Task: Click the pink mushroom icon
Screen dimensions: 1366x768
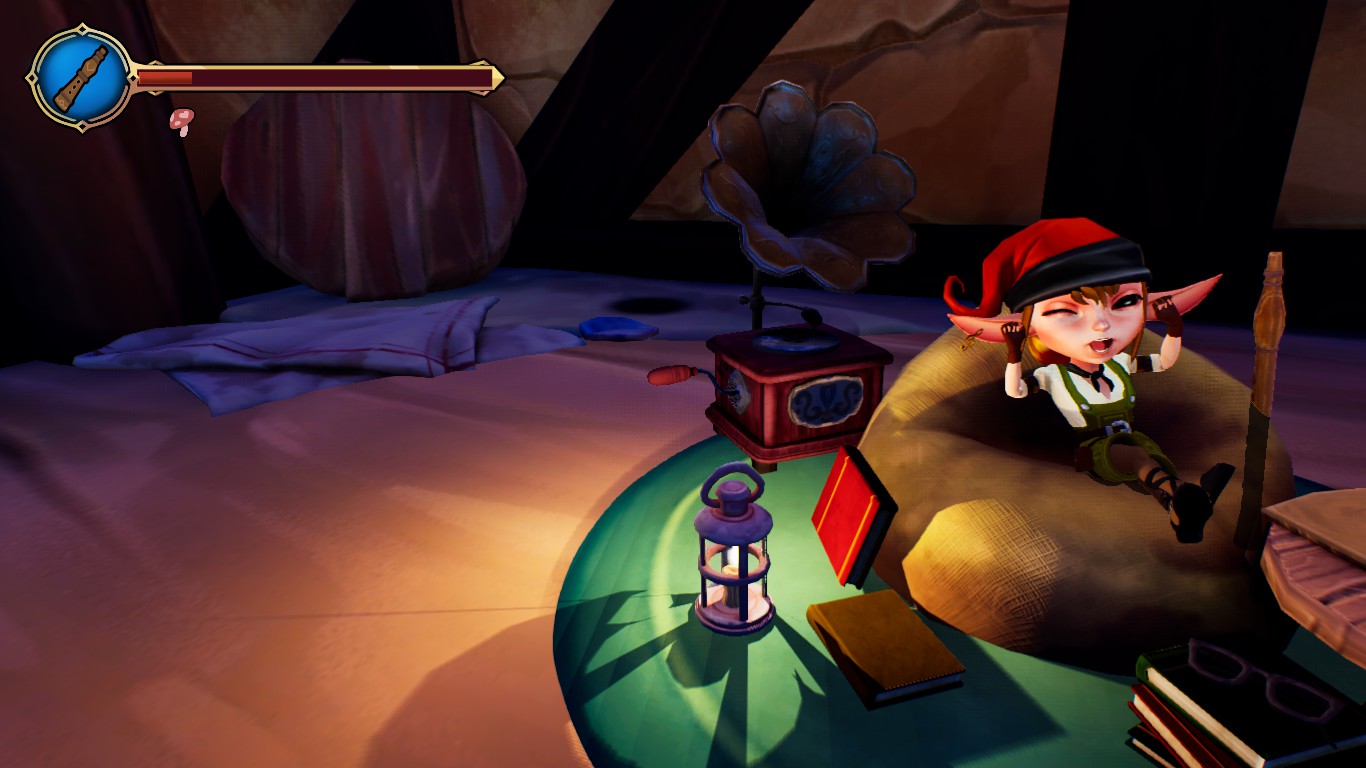Action: tap(182, 121)
